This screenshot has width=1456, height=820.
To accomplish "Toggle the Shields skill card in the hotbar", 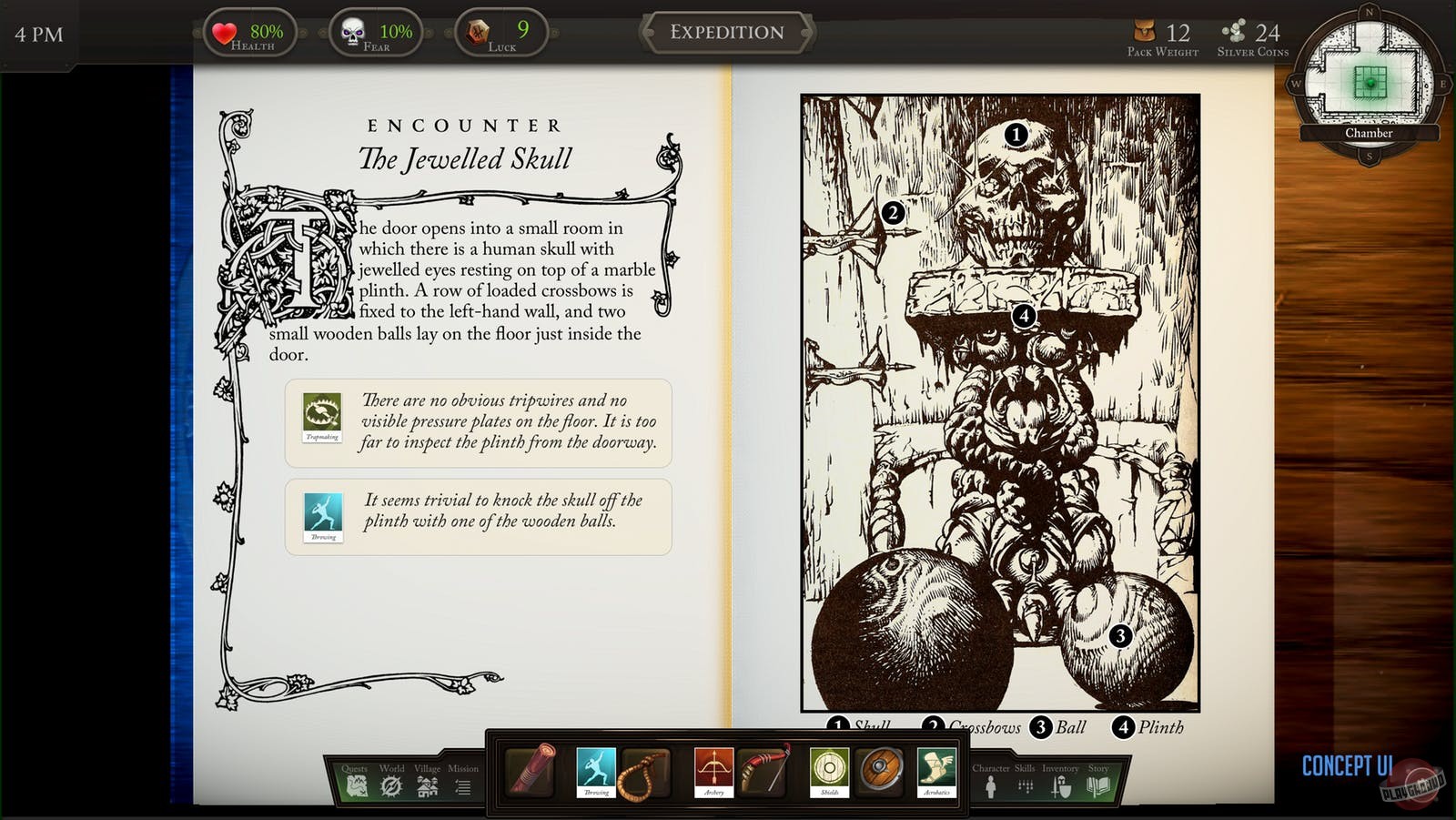I will tap(829, 774).
